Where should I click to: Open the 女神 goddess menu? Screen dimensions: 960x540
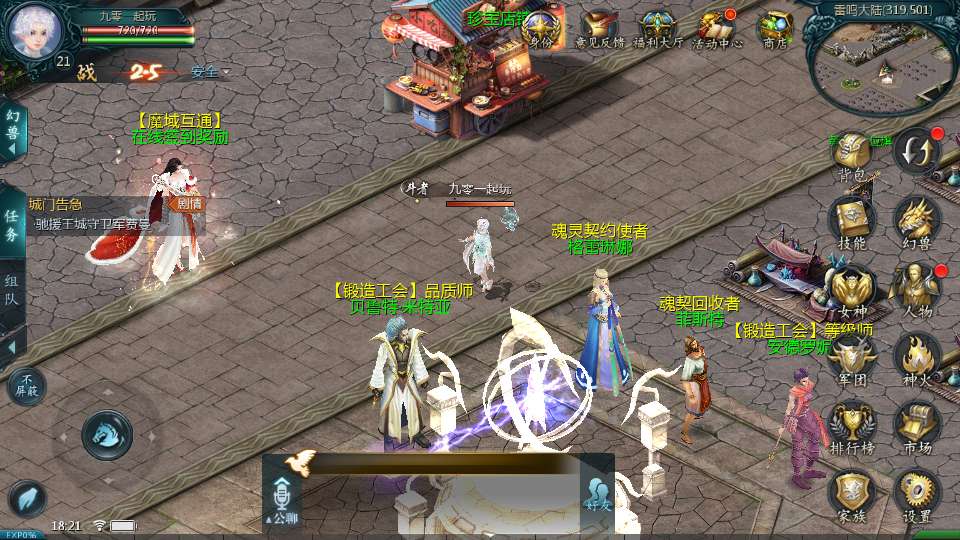coord(852,290)
